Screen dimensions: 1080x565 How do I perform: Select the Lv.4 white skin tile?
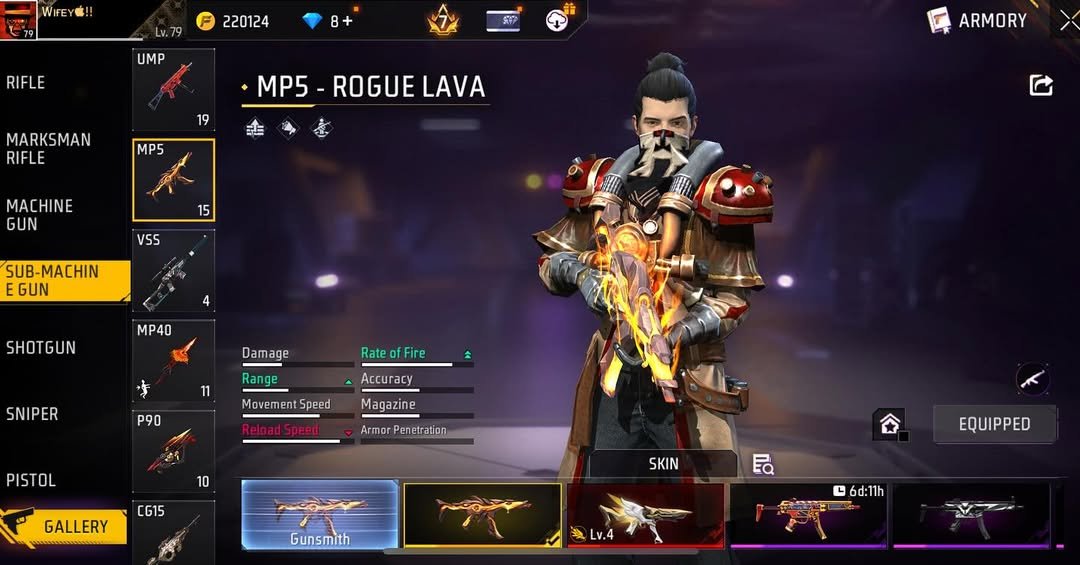point(646,515)
